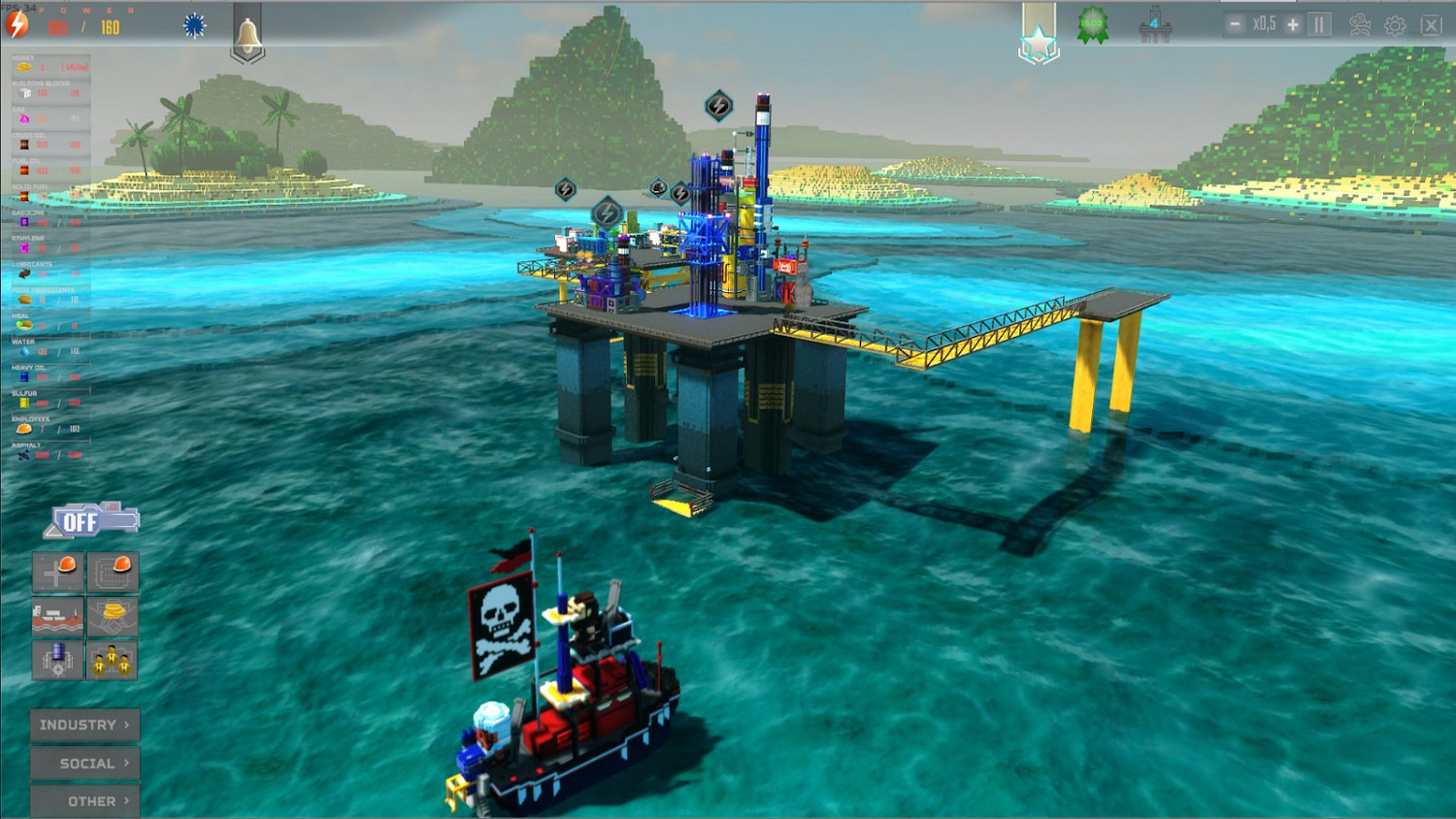Expand the SOCIAL category
Image resolution: width=1456 pixels, height=819 pixels.
point(83,764)
